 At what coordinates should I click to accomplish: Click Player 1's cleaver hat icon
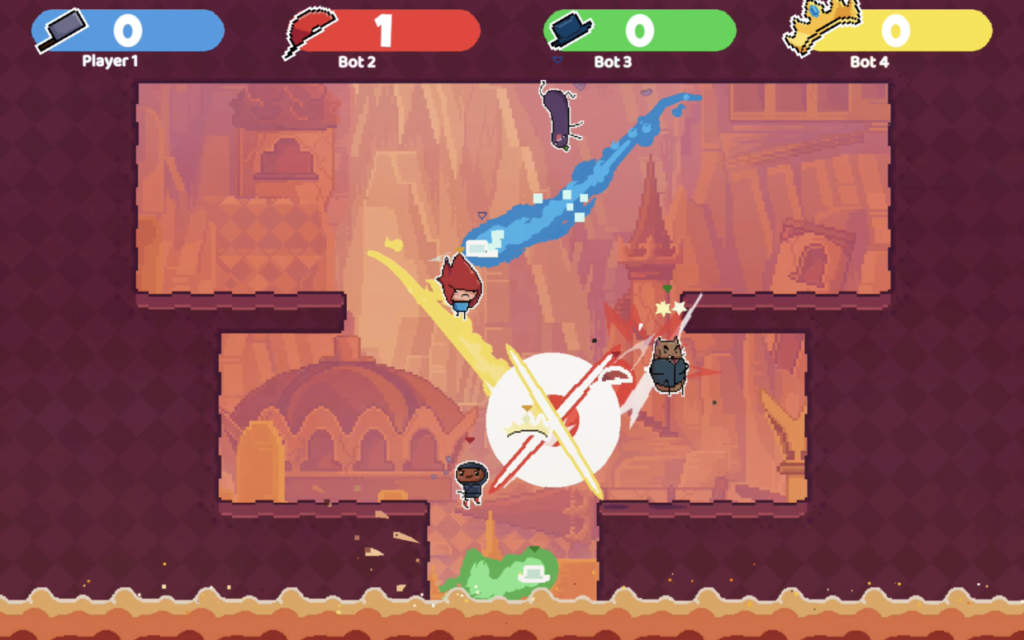(60, 30)
